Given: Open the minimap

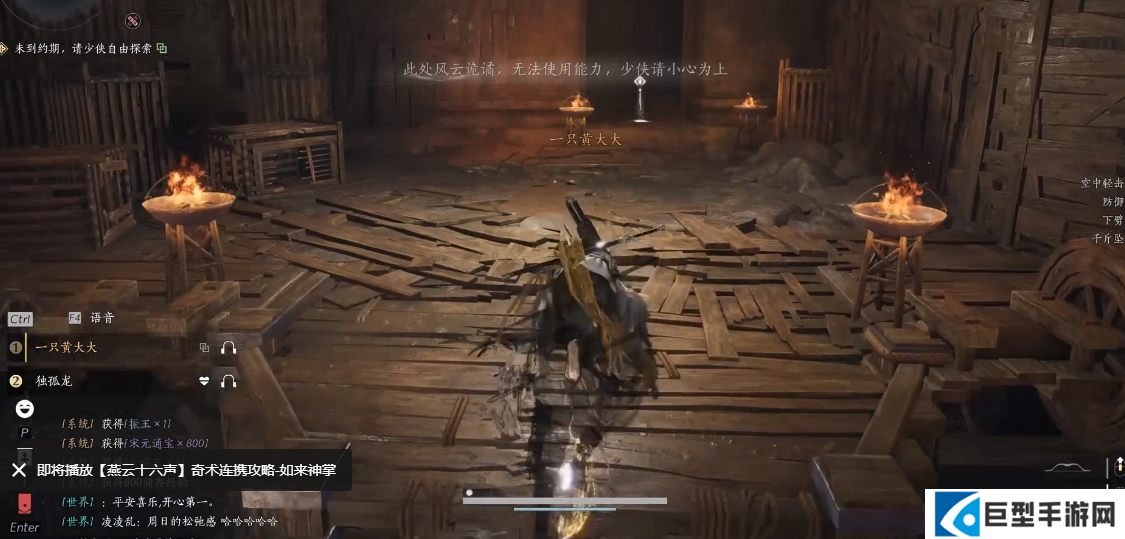Looking at the screenshot, I should [x=50, y=12].
